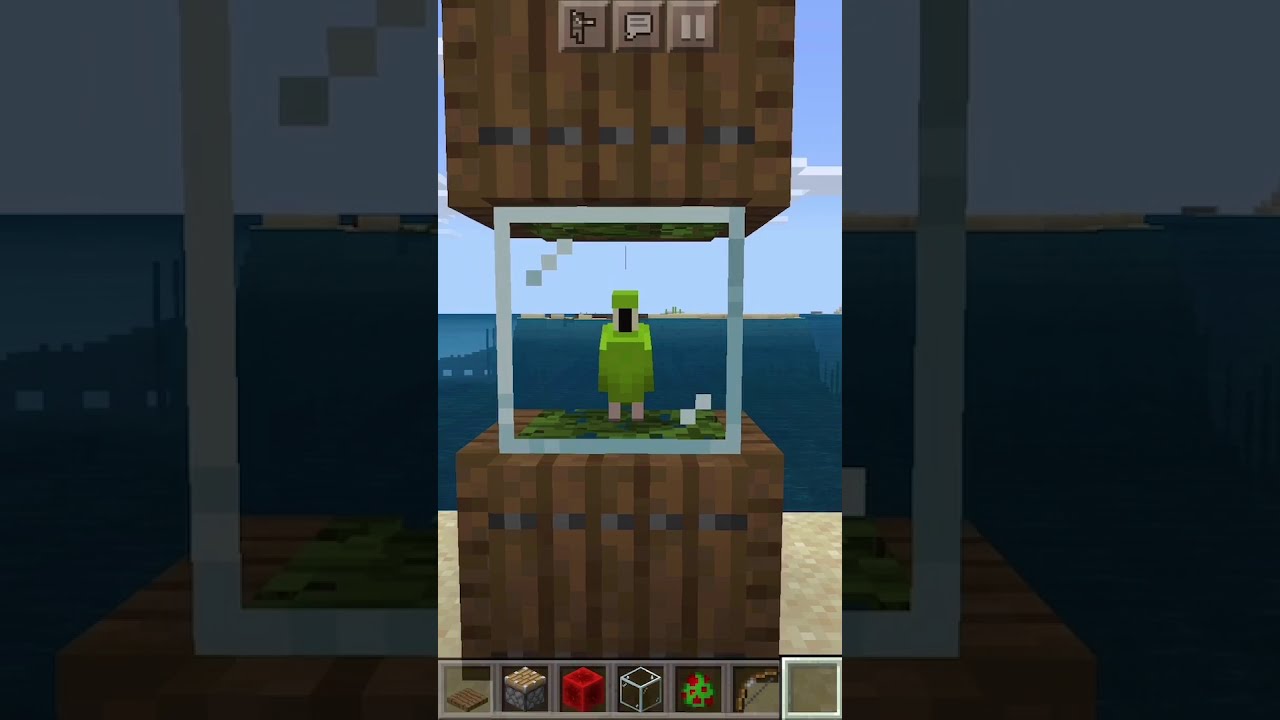The width and height of the screenshot is (1280, 720).
Task: Select the block of redstone item
Action: pos(581,686)
